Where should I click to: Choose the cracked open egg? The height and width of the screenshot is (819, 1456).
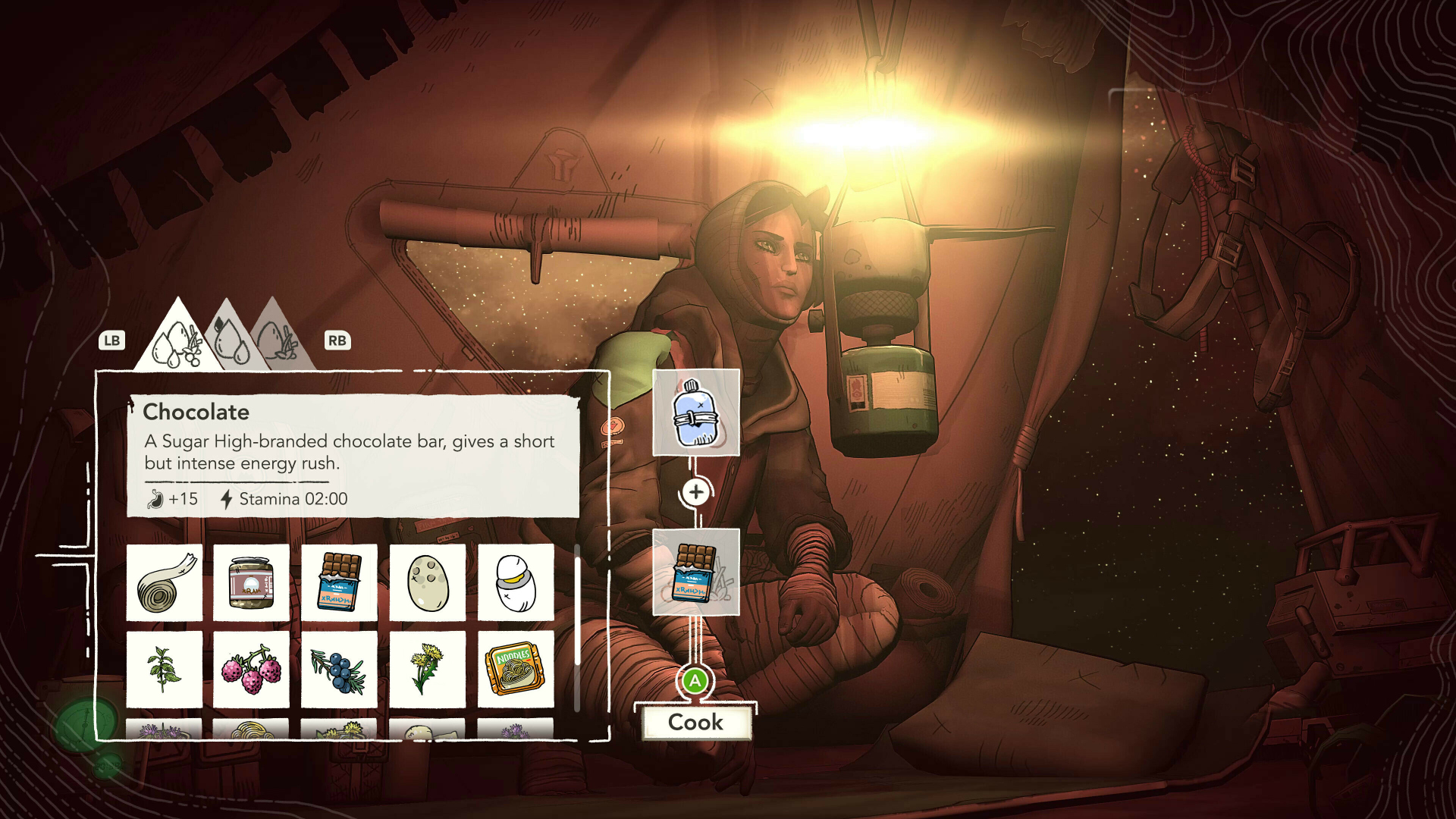click(516, 582)
